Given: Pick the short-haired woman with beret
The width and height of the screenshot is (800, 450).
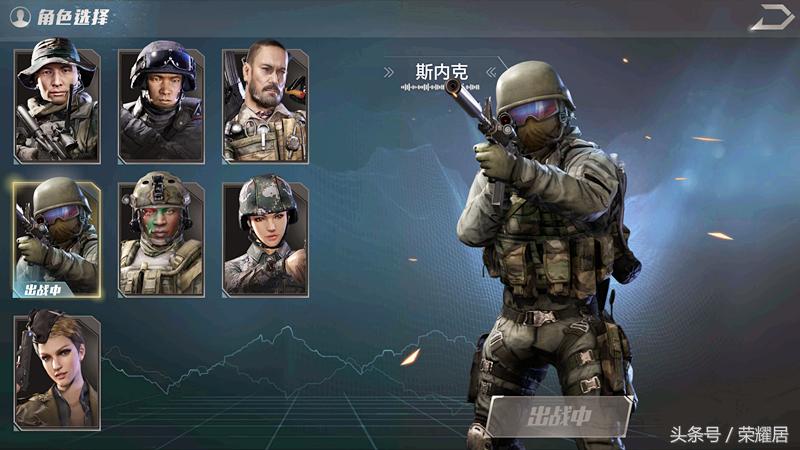Looking at the screenshot, I should tap(57, 371).
